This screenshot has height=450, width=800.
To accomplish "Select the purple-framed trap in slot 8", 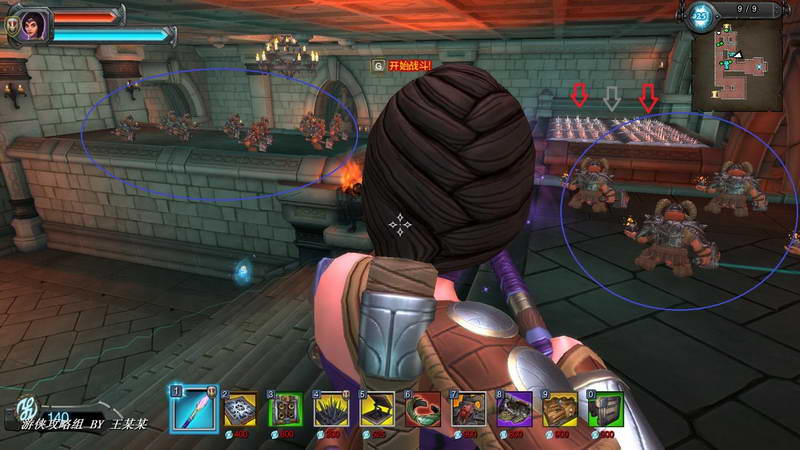I will (515, 410).
